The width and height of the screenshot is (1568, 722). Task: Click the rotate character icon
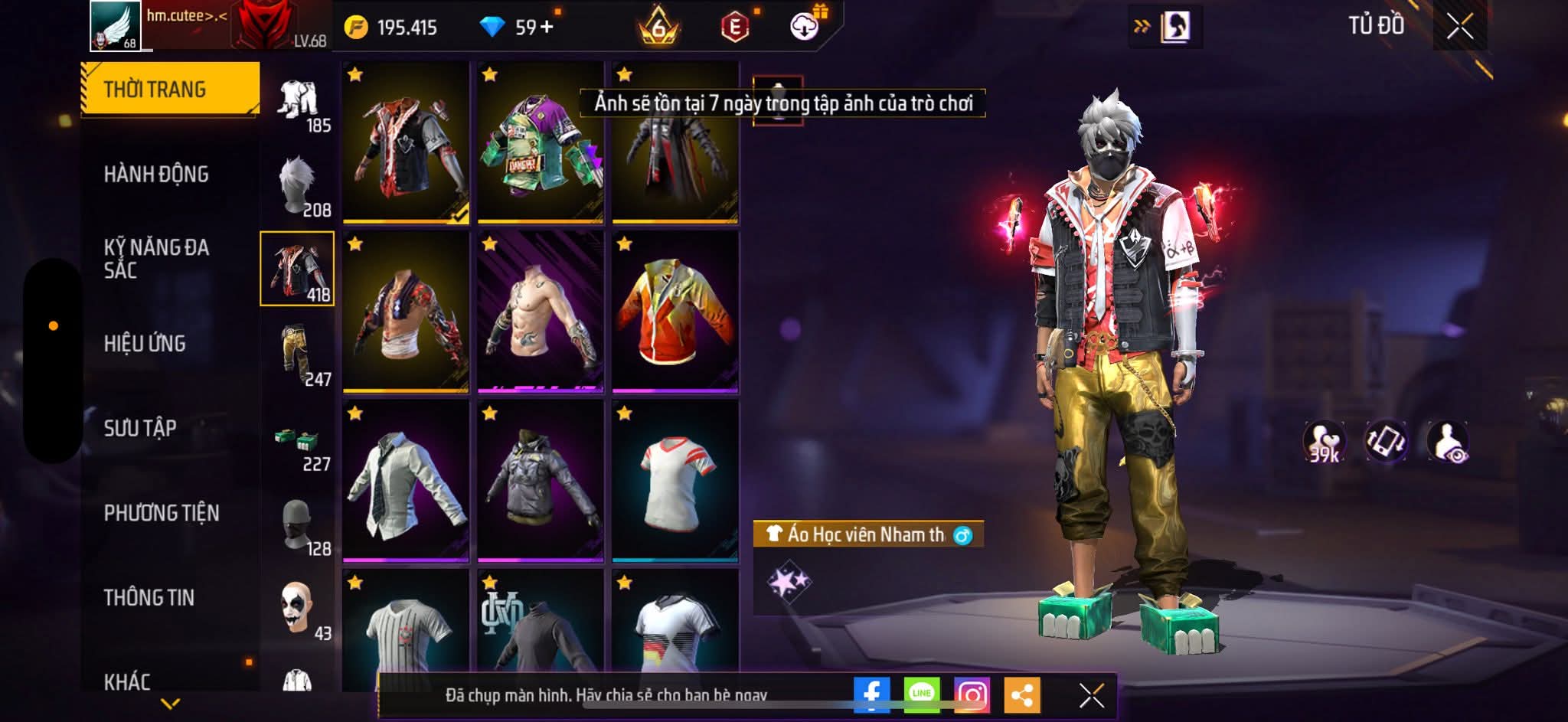[1386, 442]
